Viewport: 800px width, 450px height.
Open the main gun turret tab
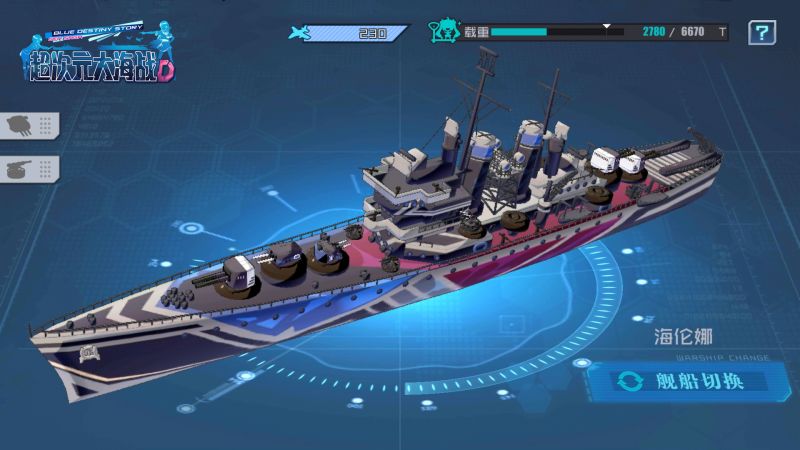pos(28,125)
